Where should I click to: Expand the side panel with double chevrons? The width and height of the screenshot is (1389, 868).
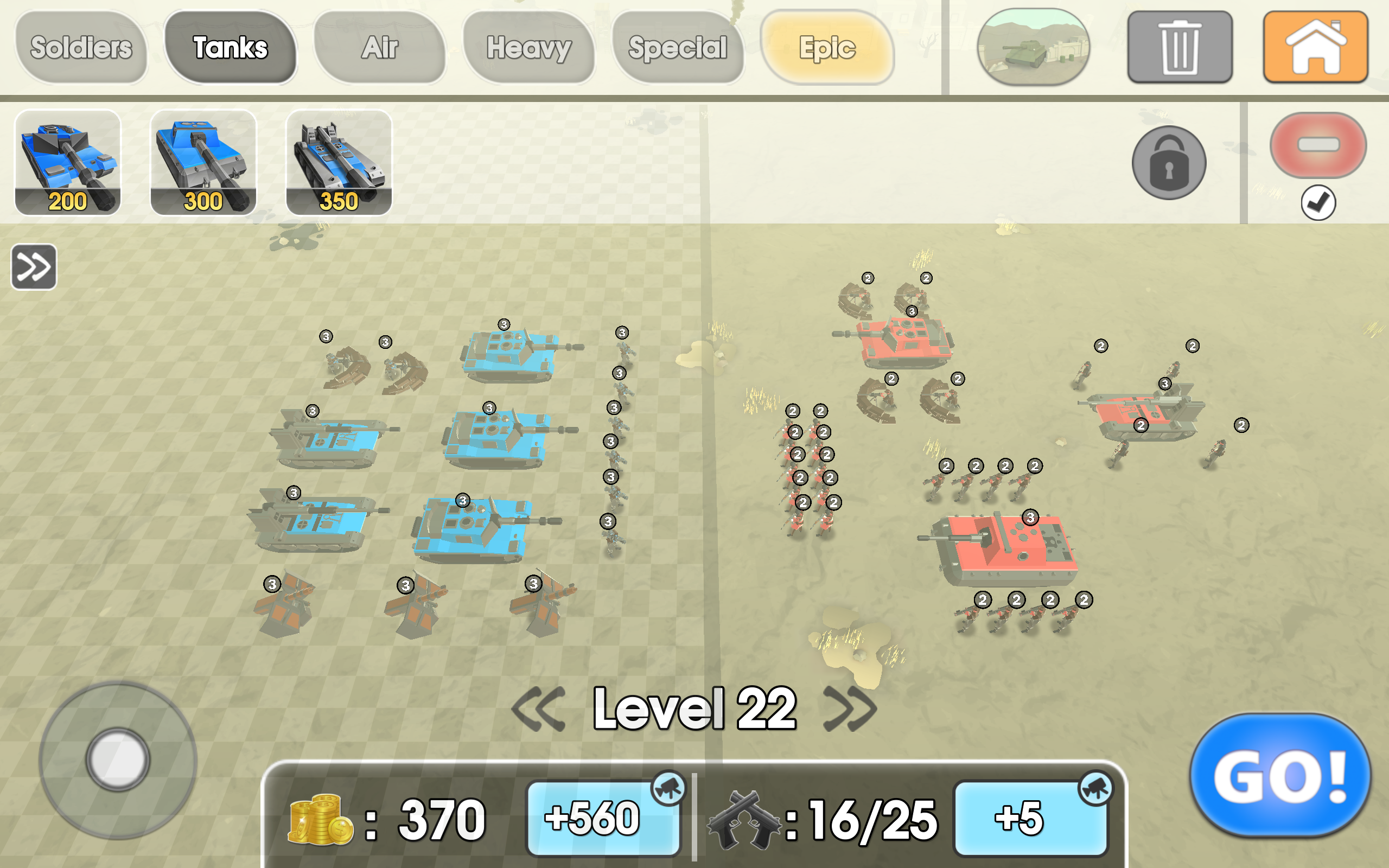point(33,266)
